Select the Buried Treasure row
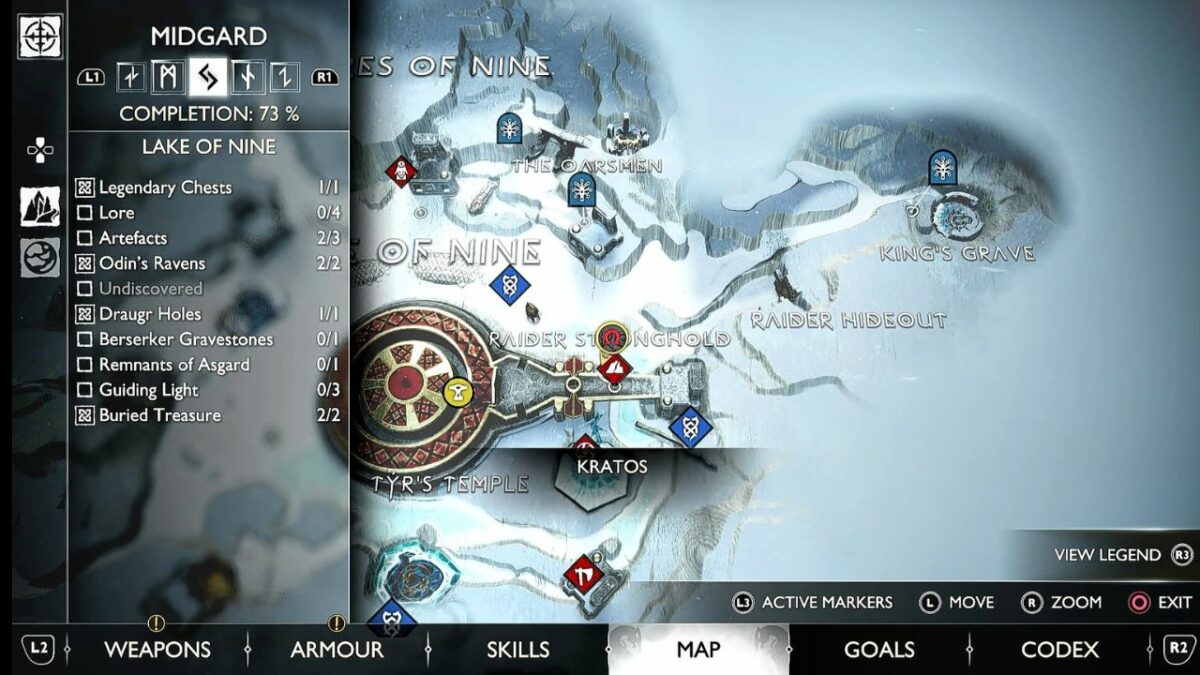Viewport: 1200px width, 675px height. 160,415
